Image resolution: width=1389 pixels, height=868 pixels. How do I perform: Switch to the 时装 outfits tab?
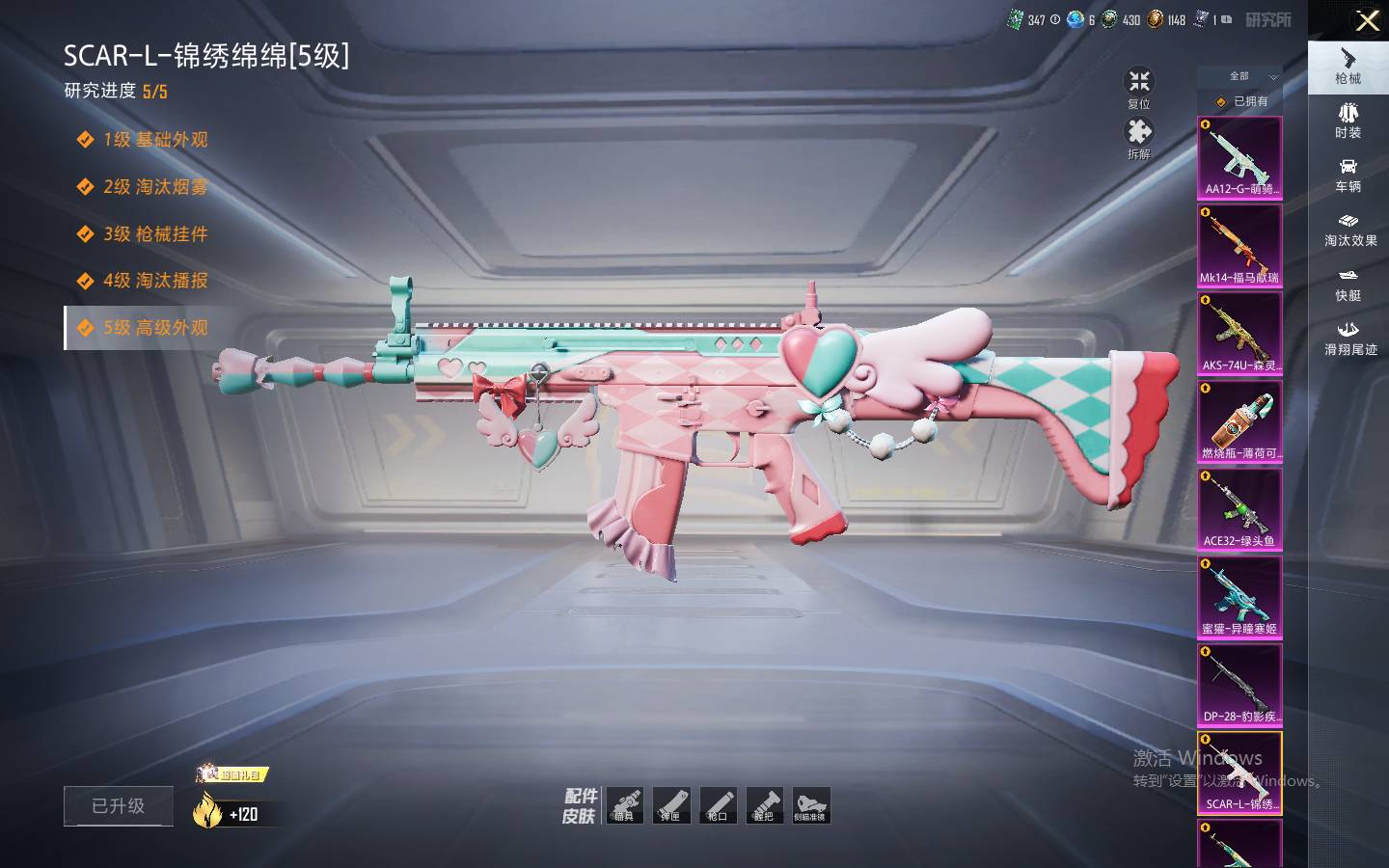(1348, 121)
